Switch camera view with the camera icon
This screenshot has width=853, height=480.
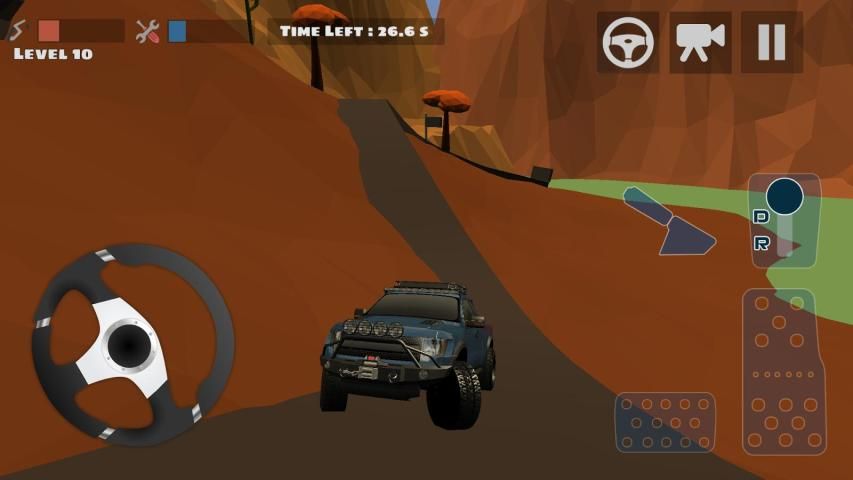700,42
